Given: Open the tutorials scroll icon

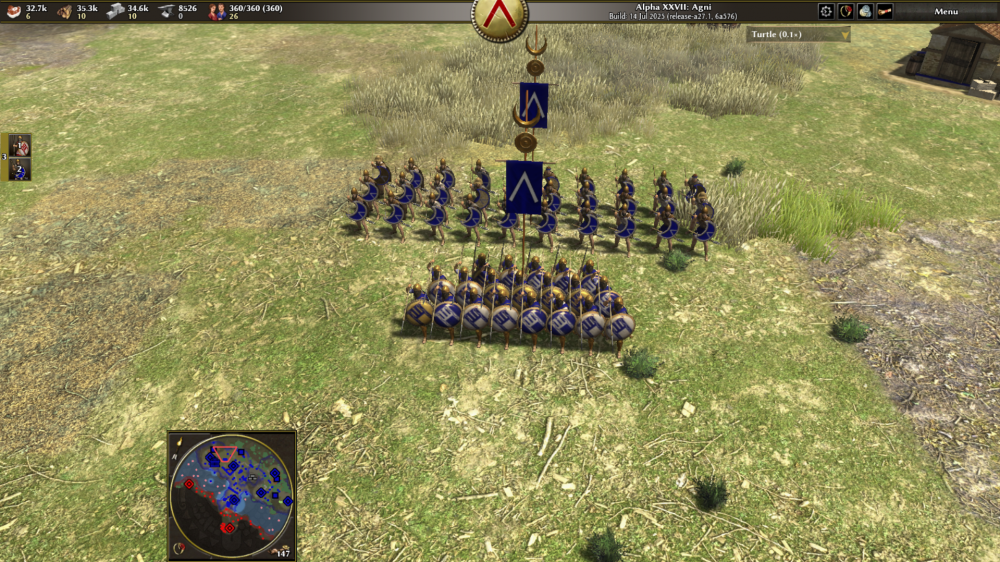Looking at the screenshot, I should [x=885, y=11].
